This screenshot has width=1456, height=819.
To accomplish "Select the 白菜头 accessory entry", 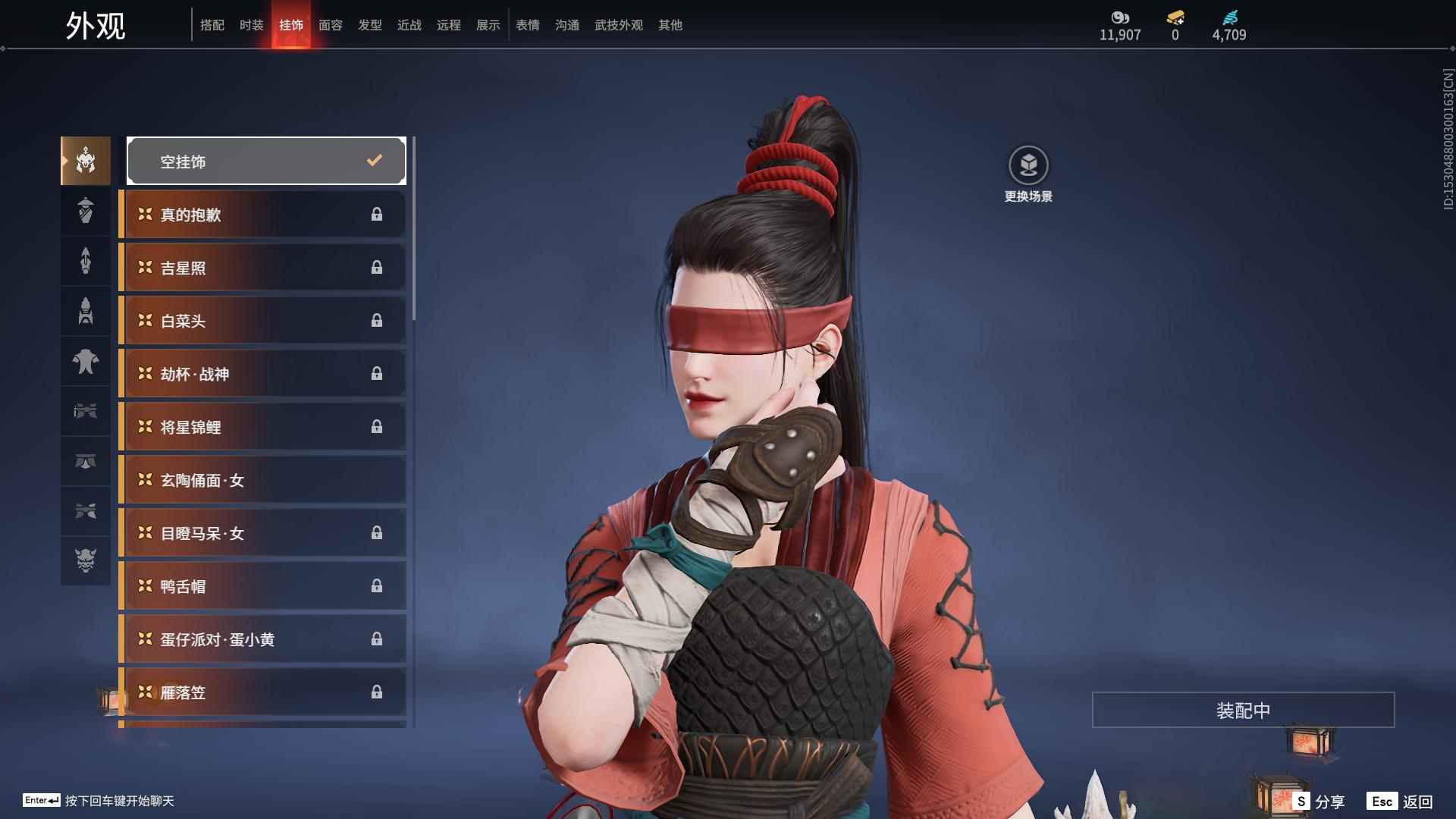I will 262,320.
